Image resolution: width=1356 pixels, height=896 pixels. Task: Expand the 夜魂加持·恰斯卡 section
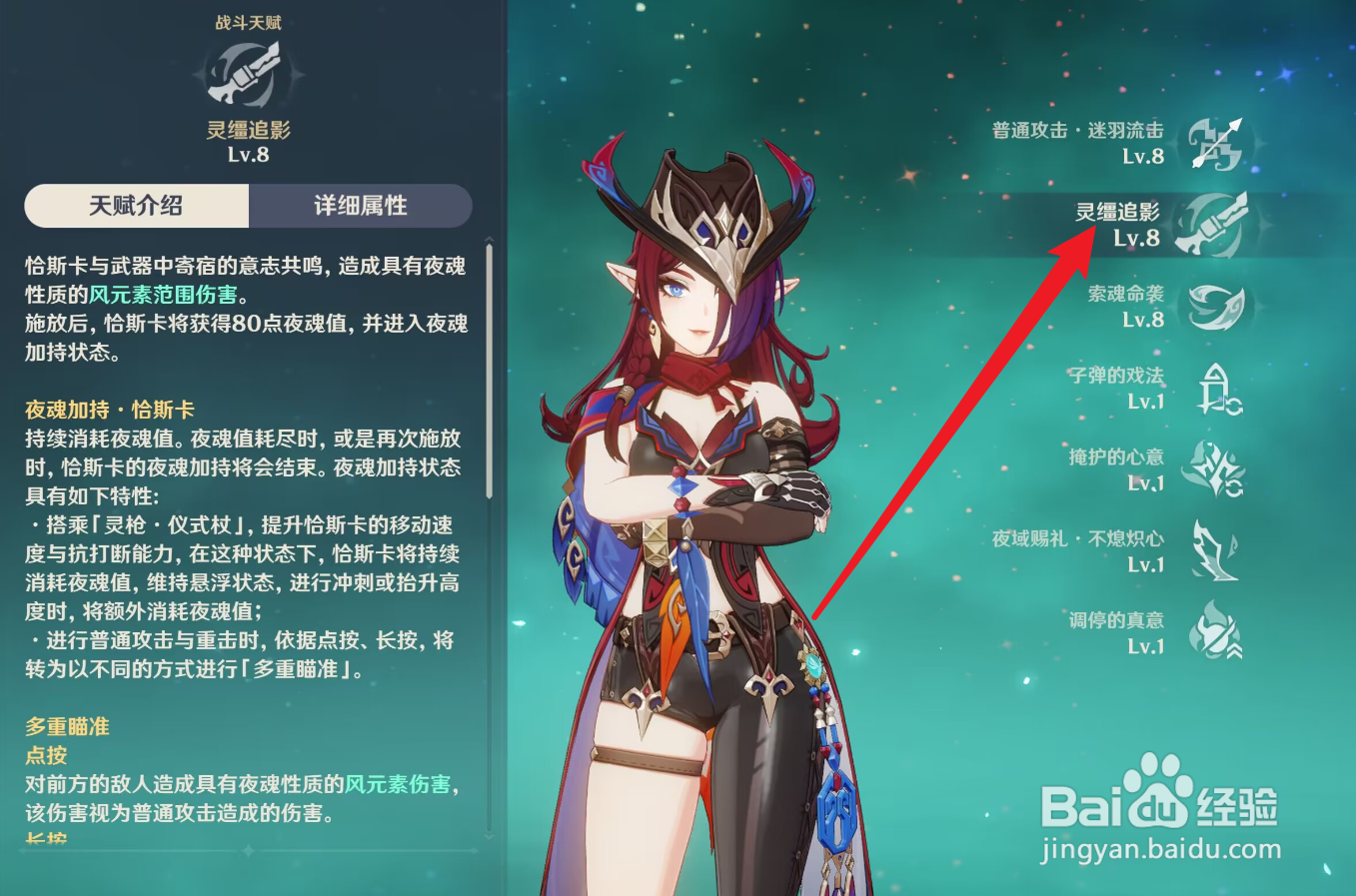110,409
